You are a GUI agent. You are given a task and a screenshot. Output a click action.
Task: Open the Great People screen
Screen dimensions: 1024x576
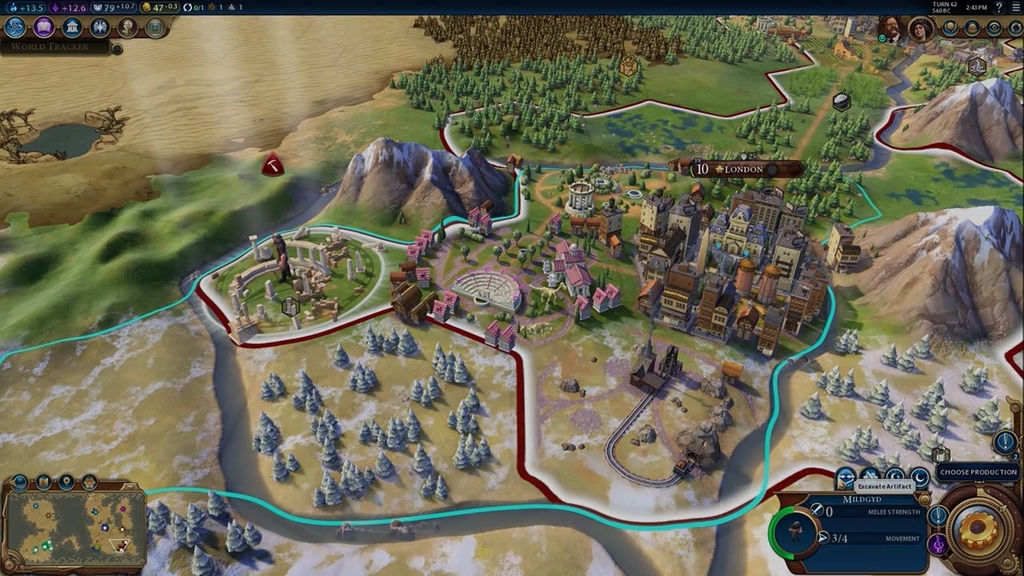click(x=128, y=27)
